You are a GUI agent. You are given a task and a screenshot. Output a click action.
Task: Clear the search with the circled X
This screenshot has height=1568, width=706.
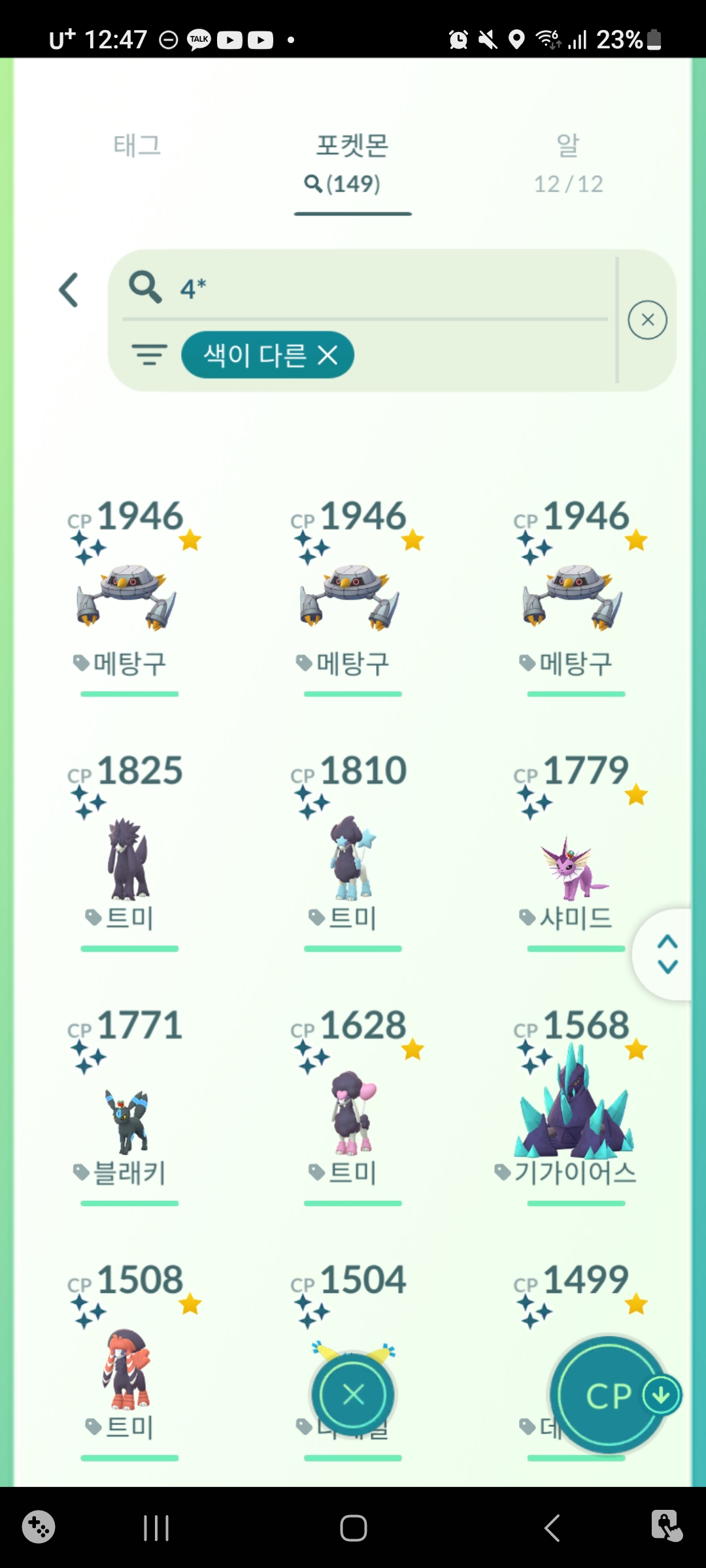click(x=647, y=320)
